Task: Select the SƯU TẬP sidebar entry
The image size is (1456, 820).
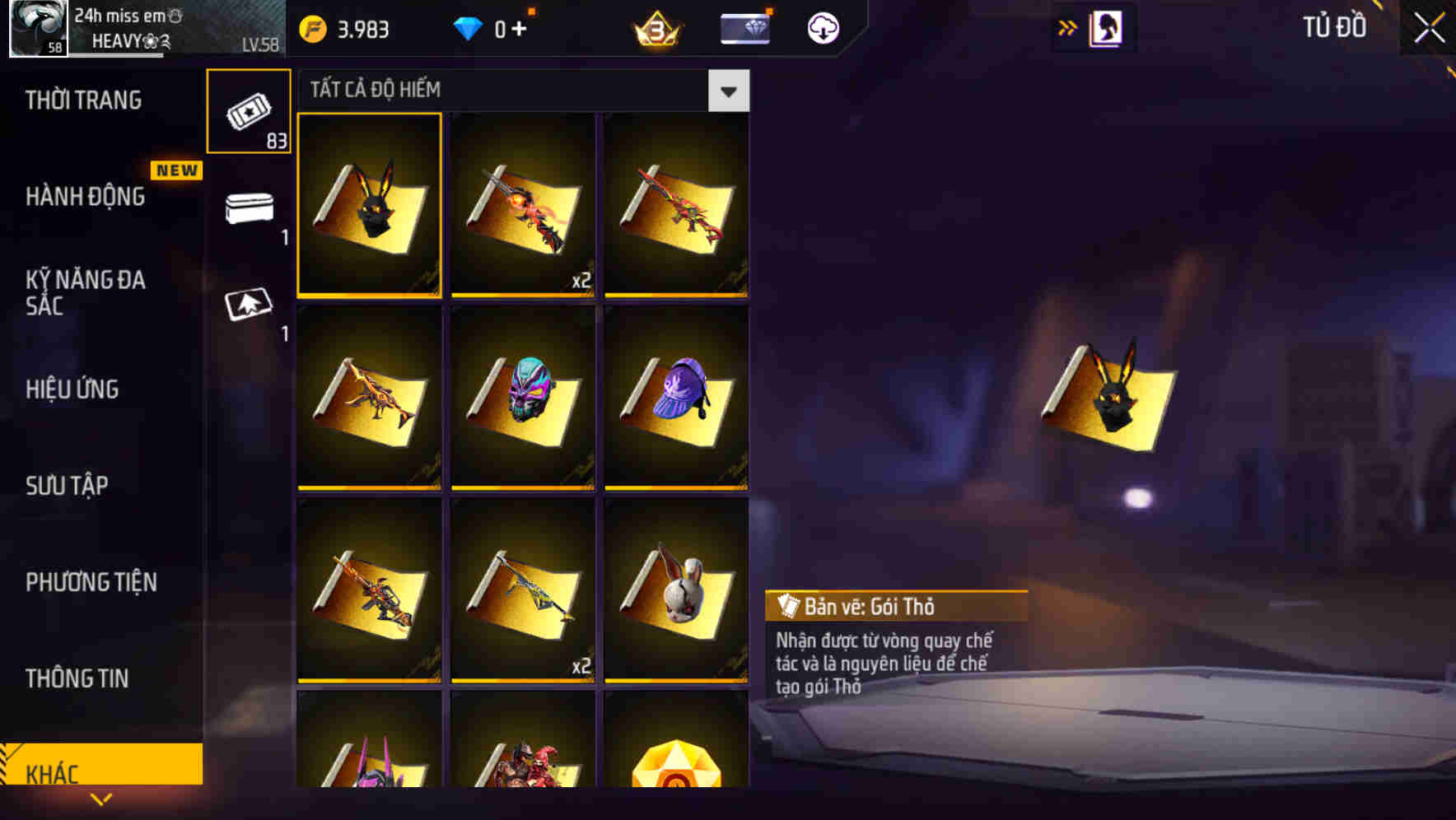Action: (68, 486)
